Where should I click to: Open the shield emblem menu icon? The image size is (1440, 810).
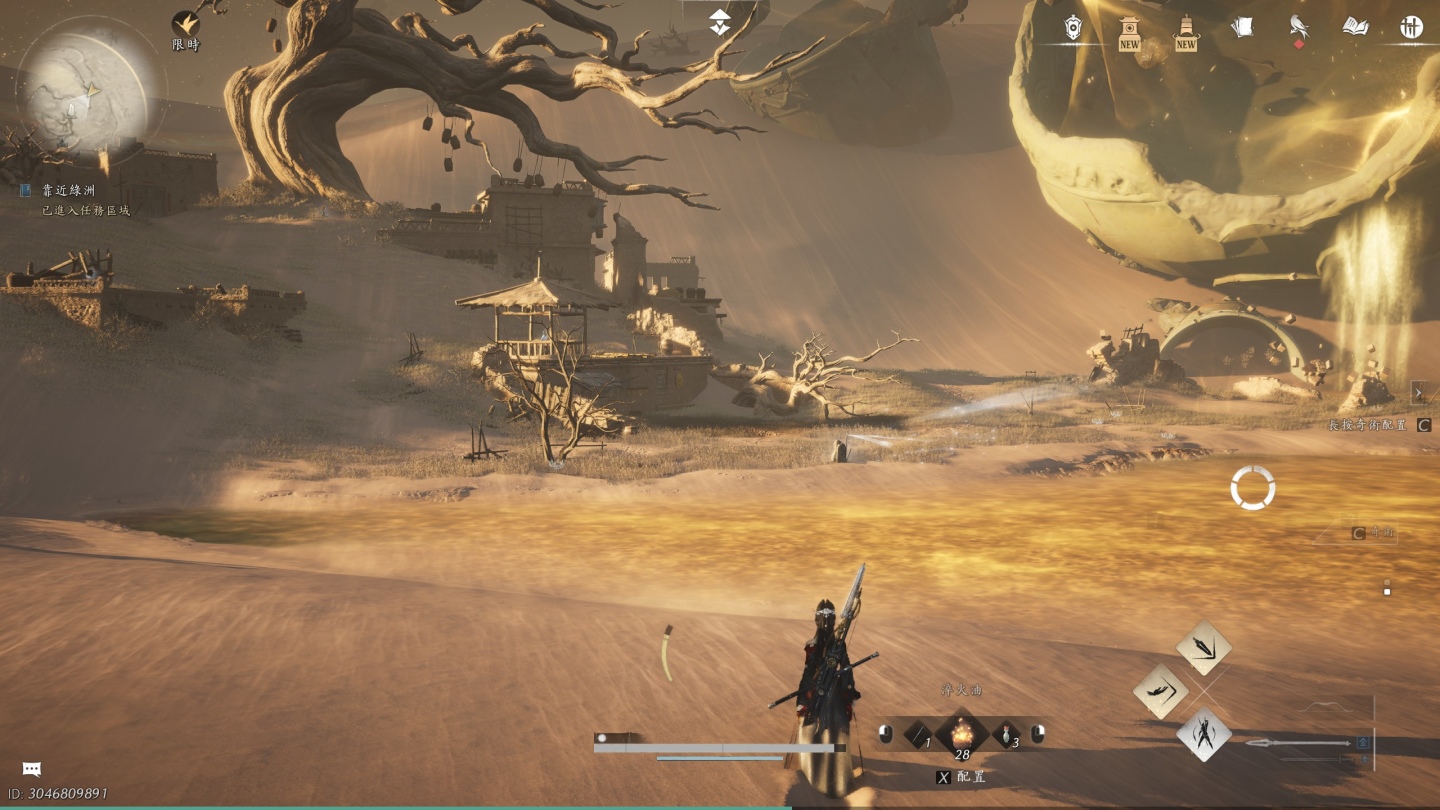(1073, 28)
